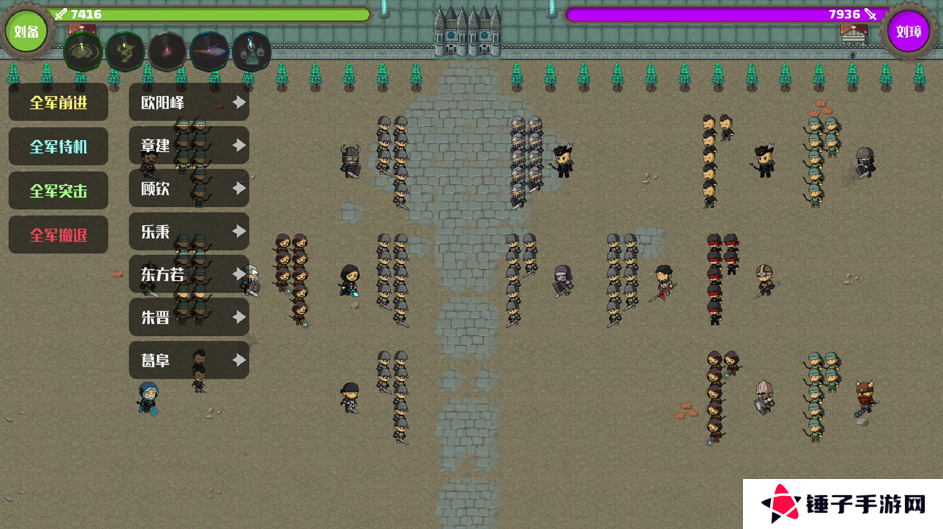943x529 pixels.
Task: Select general 顾钦 from the list
Action: 189,188
